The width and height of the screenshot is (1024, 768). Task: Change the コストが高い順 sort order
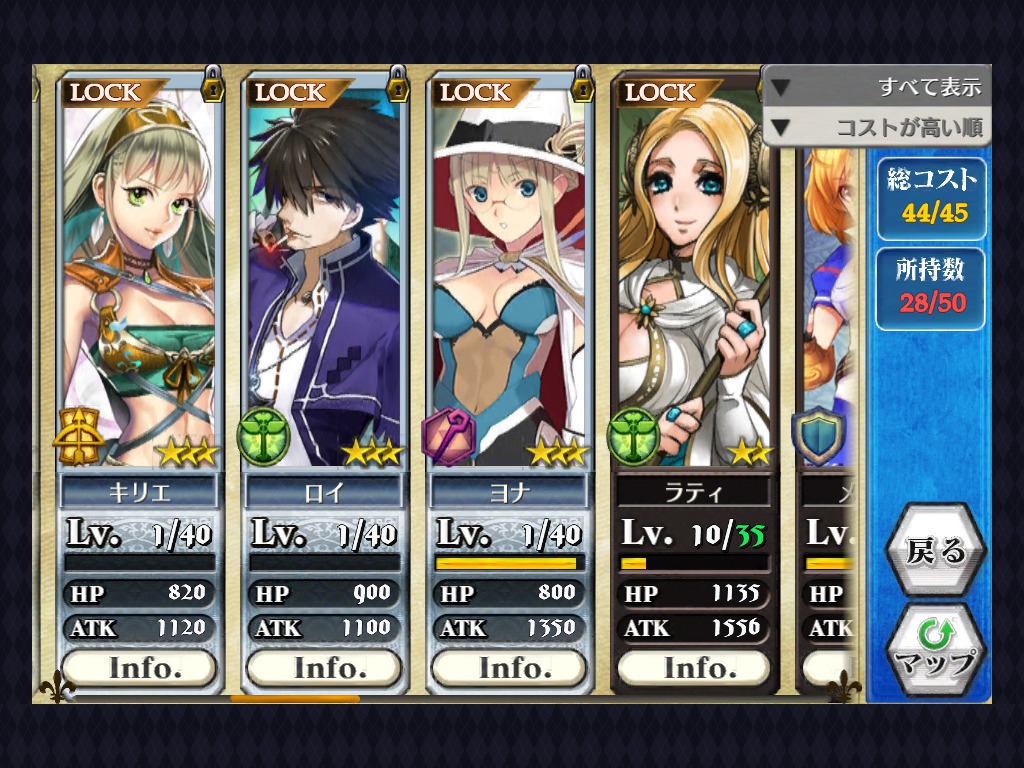tap(877, 127)
